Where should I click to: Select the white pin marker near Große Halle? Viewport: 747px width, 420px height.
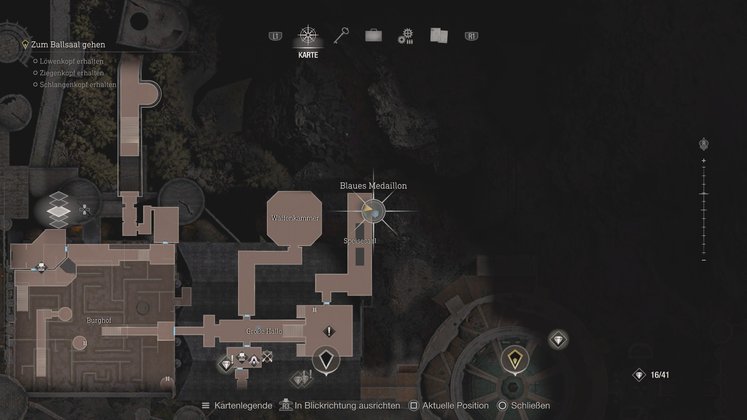(325, 358)
